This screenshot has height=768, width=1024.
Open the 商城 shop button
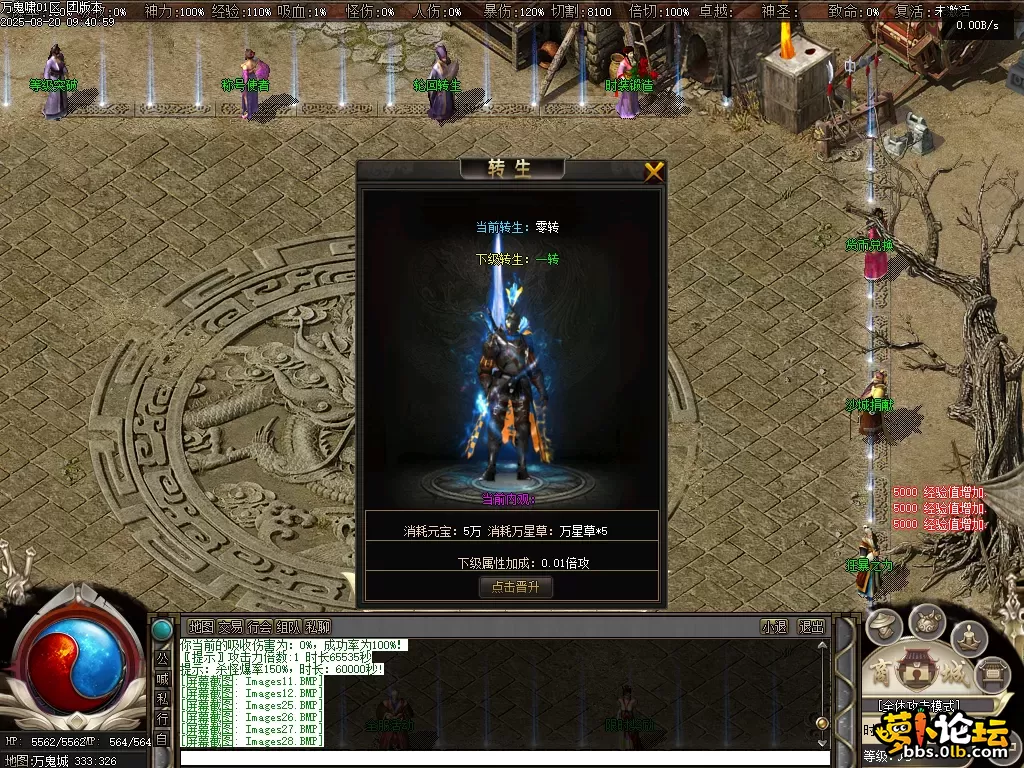(x=915, y=671)
